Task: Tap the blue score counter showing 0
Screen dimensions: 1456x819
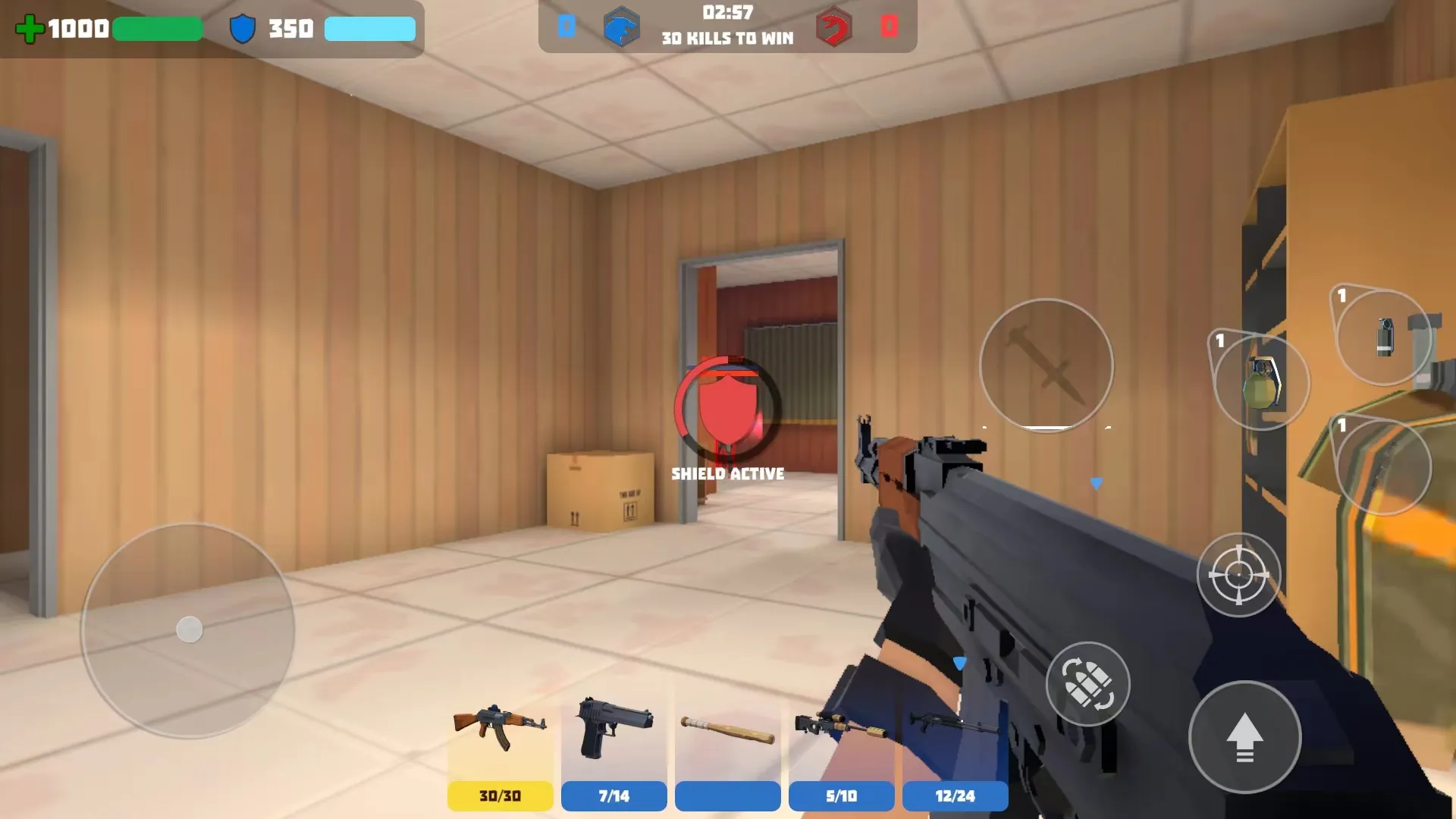Action: click(x=567, y=25)
